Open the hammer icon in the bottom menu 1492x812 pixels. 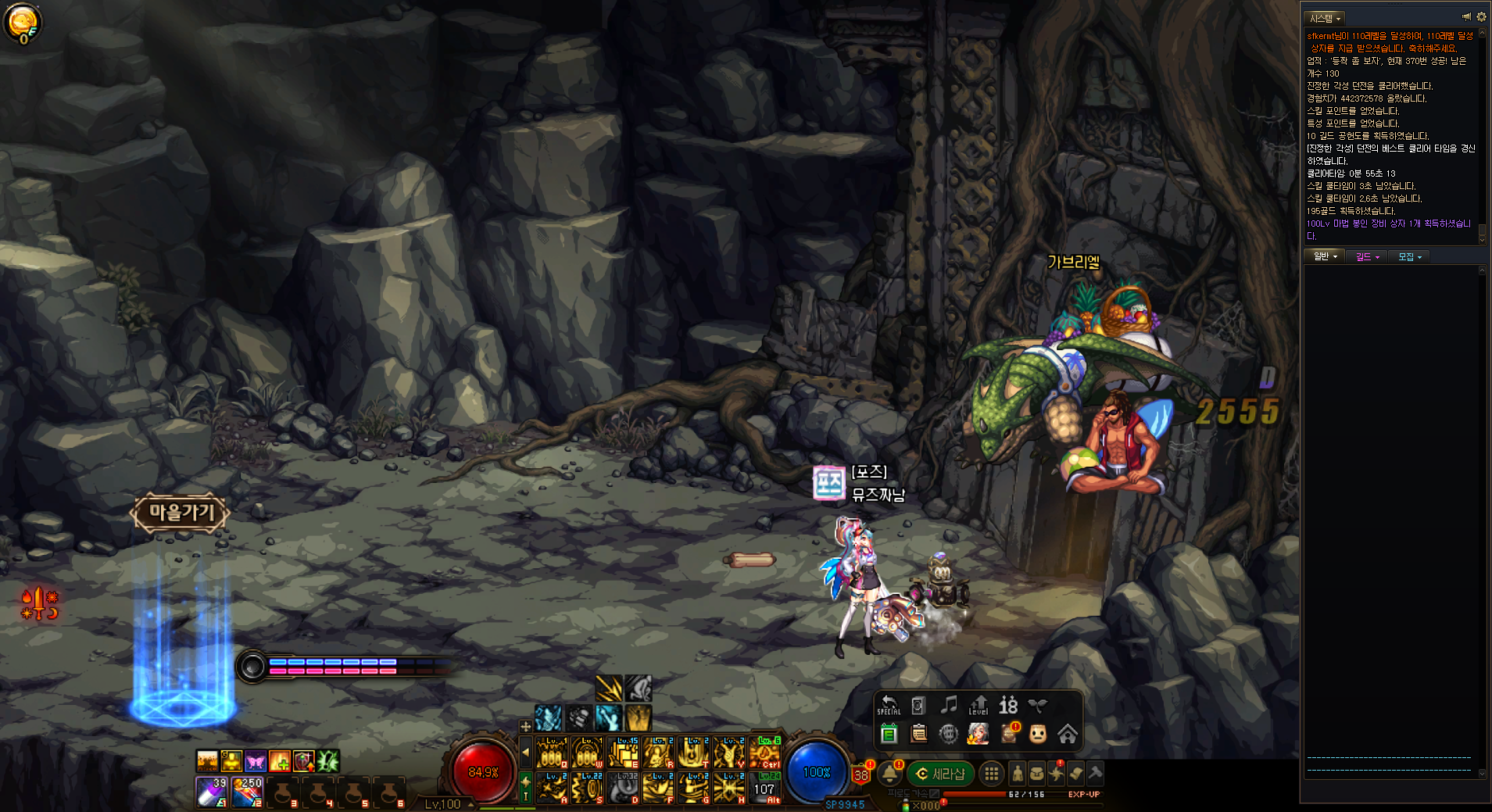tap(1095, 773)
